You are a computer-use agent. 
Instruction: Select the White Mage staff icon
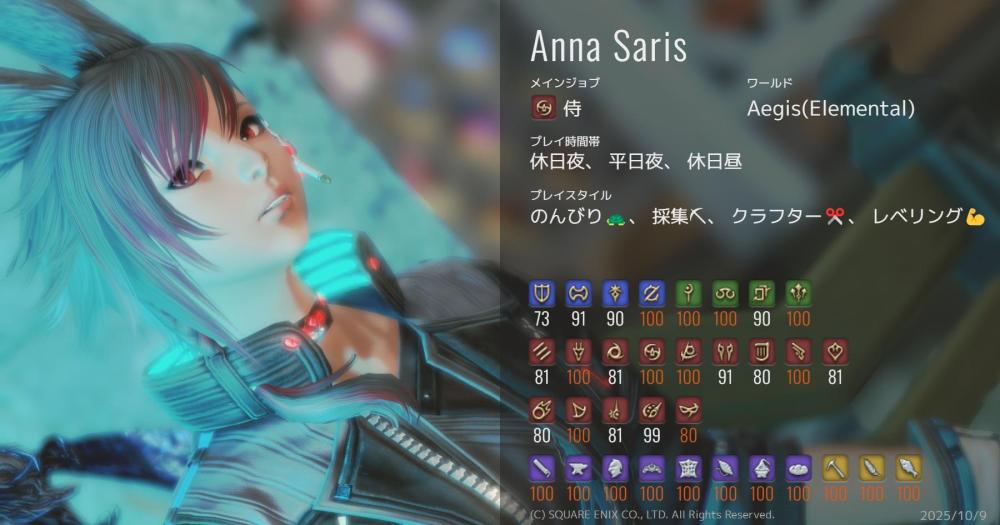[689, 293]
